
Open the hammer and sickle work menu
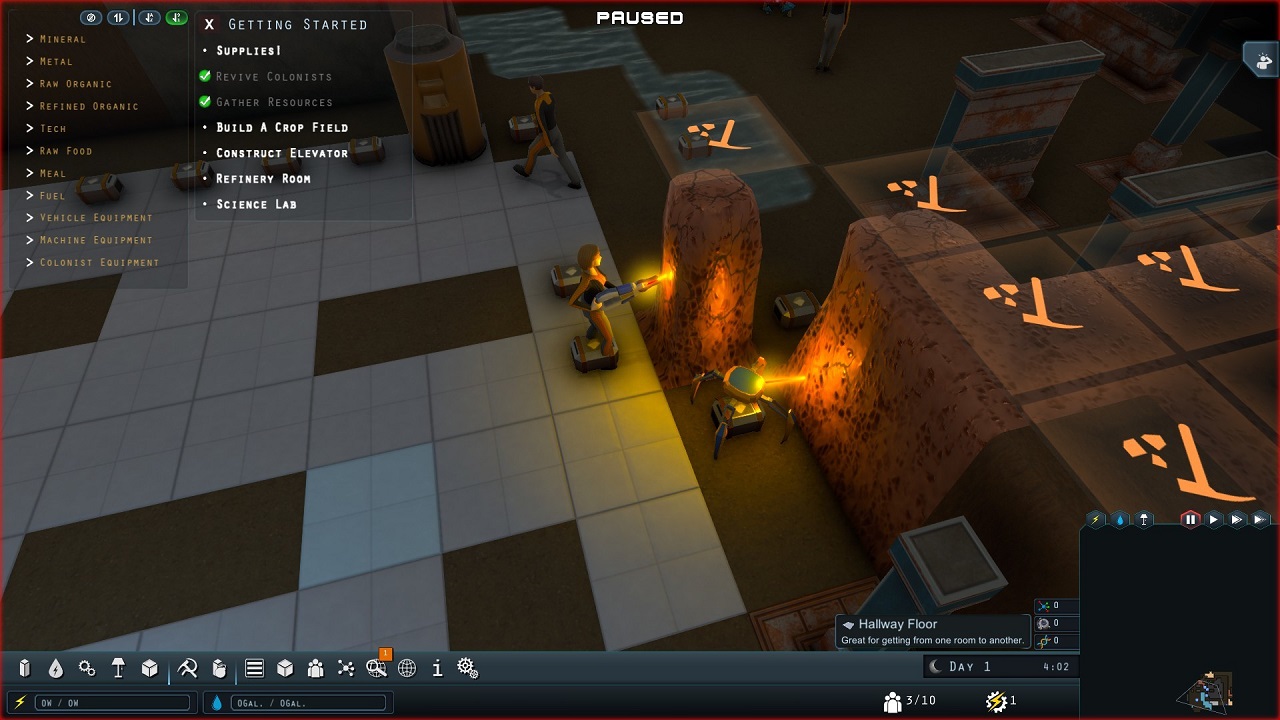coord(187,668)
